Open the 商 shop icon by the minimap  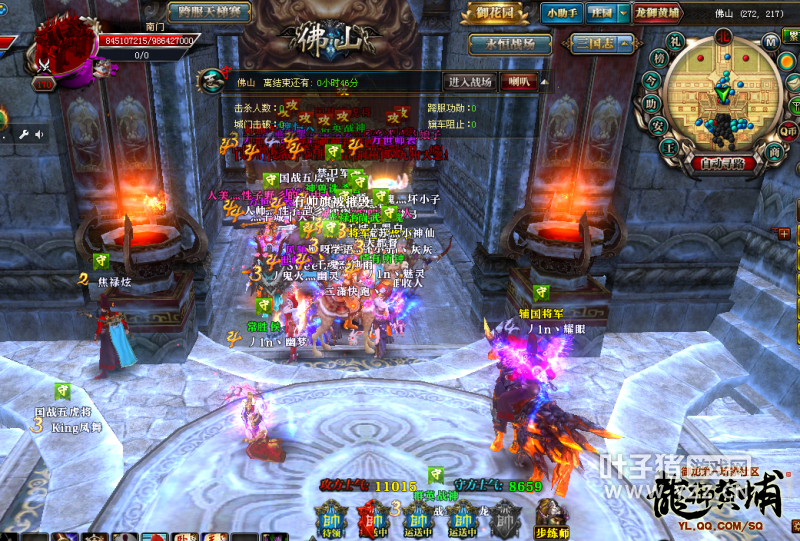pos(774,150)
